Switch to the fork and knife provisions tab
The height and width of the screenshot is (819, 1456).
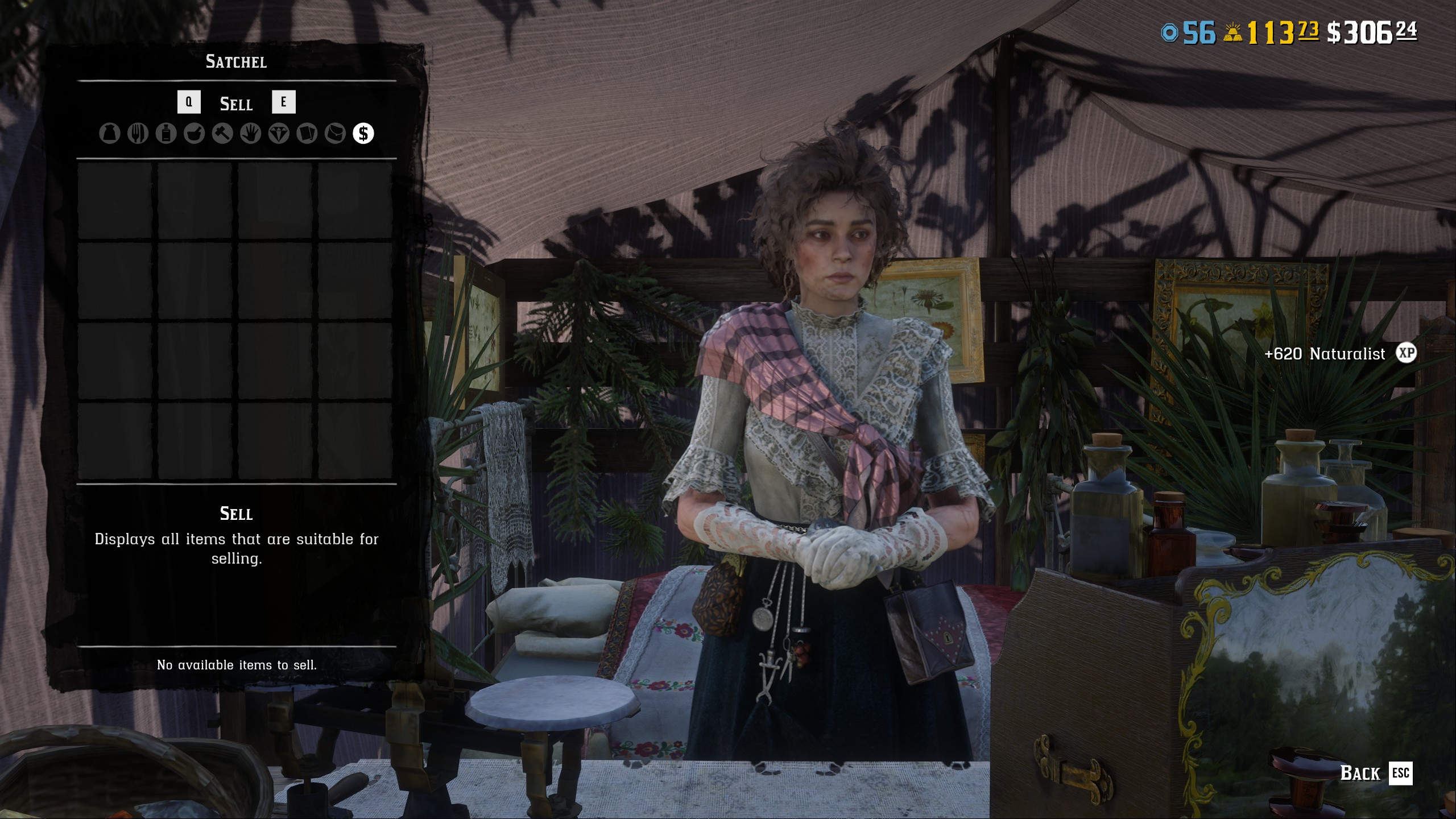138,134
